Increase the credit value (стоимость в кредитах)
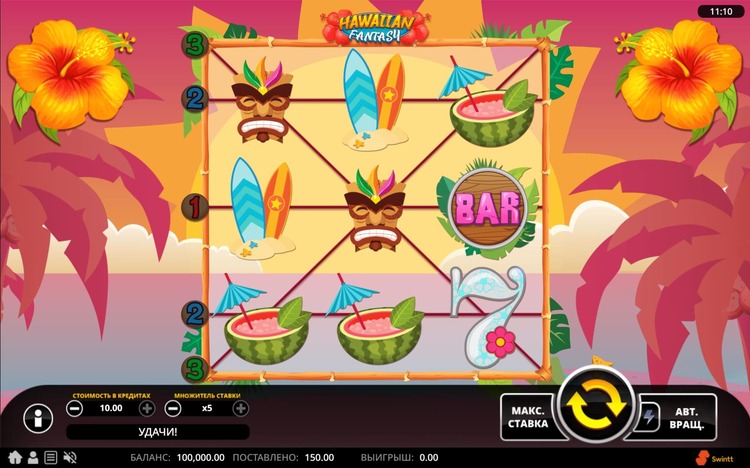Screen dimensions: 750x468 click(x=147, y=408)
